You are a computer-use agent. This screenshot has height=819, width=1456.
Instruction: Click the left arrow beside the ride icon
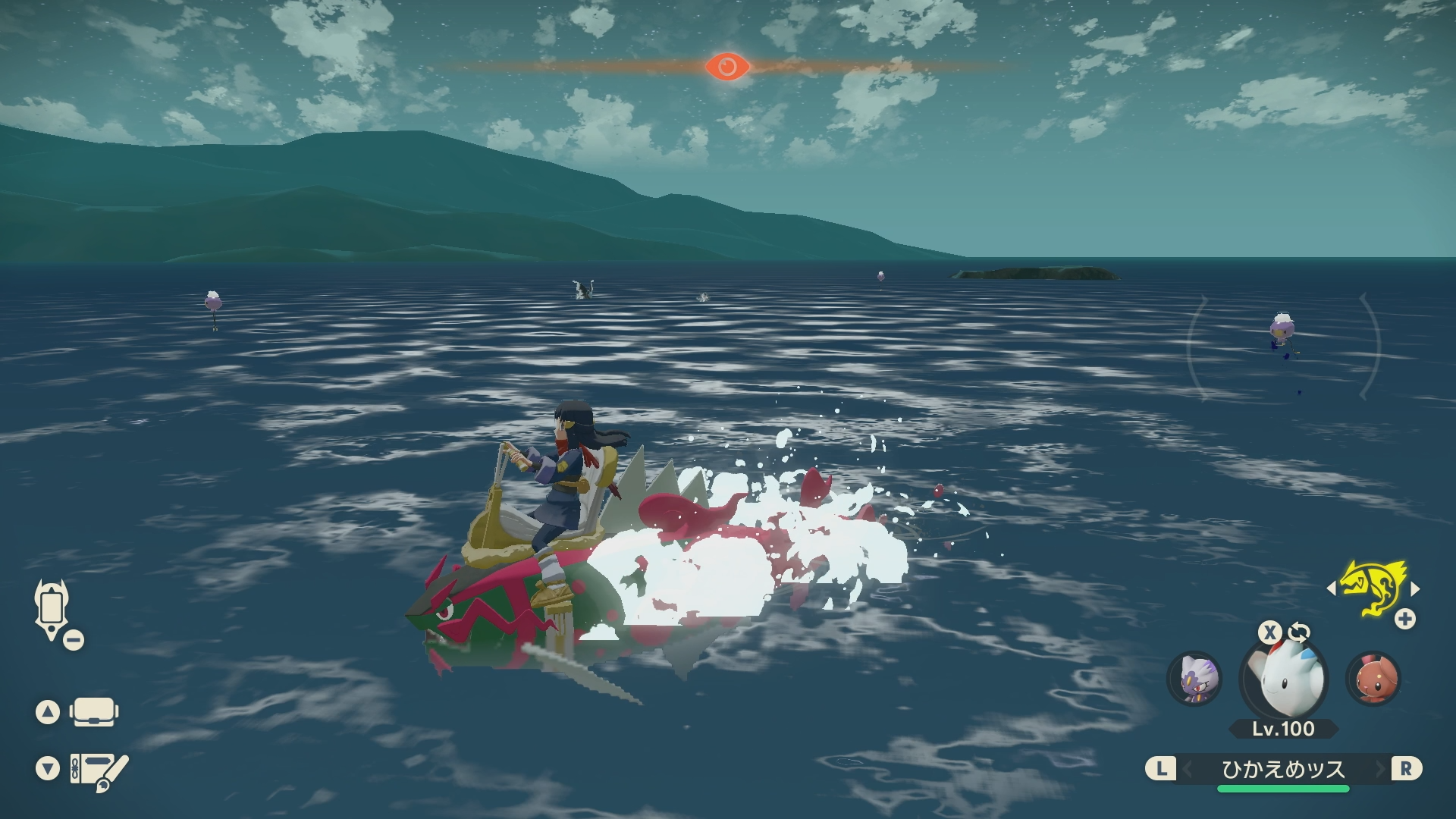[1331, 588]
